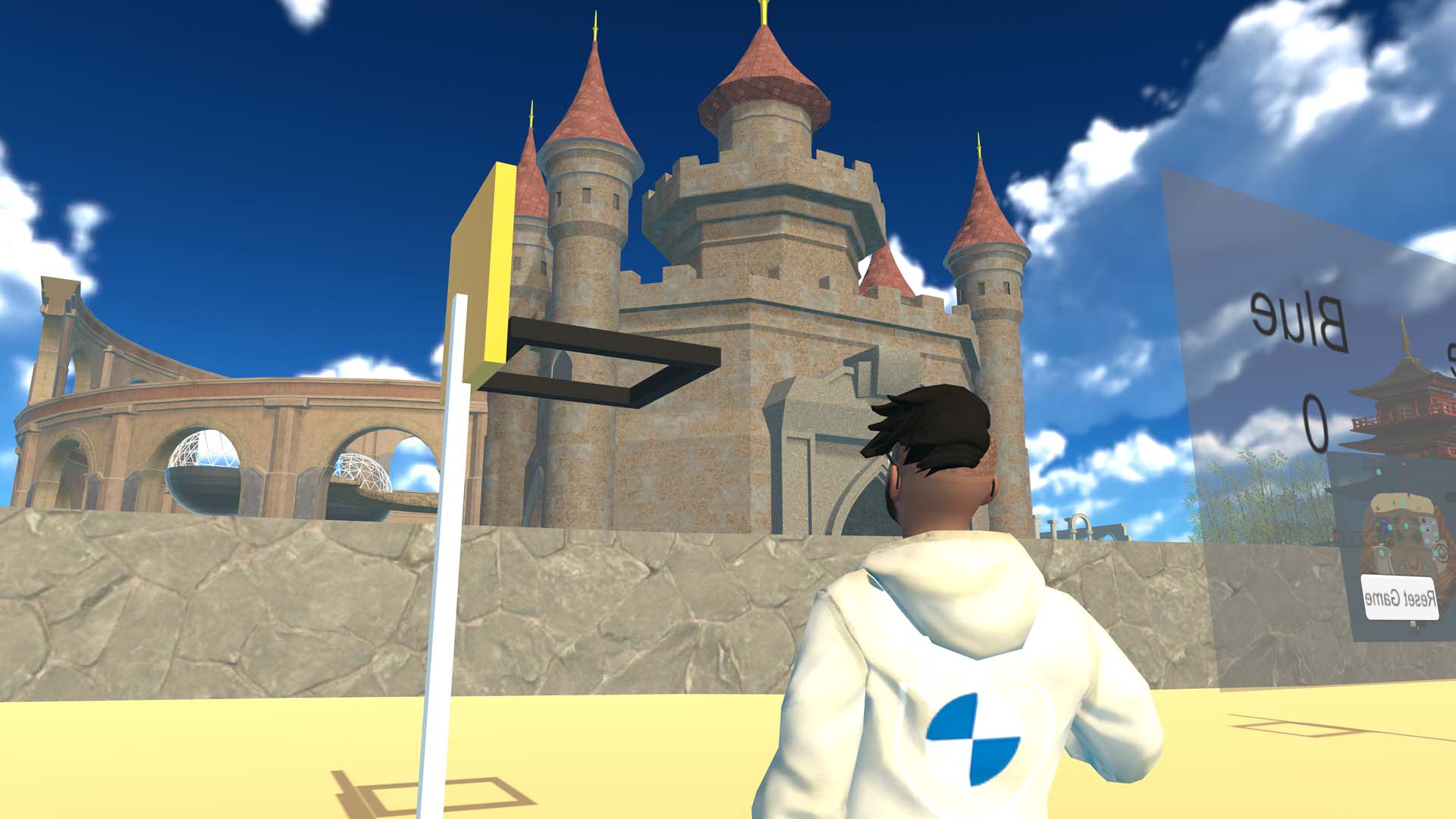
Task: Click the Reset Game button
Action: pyautogui.click(x=1399, y=598)
